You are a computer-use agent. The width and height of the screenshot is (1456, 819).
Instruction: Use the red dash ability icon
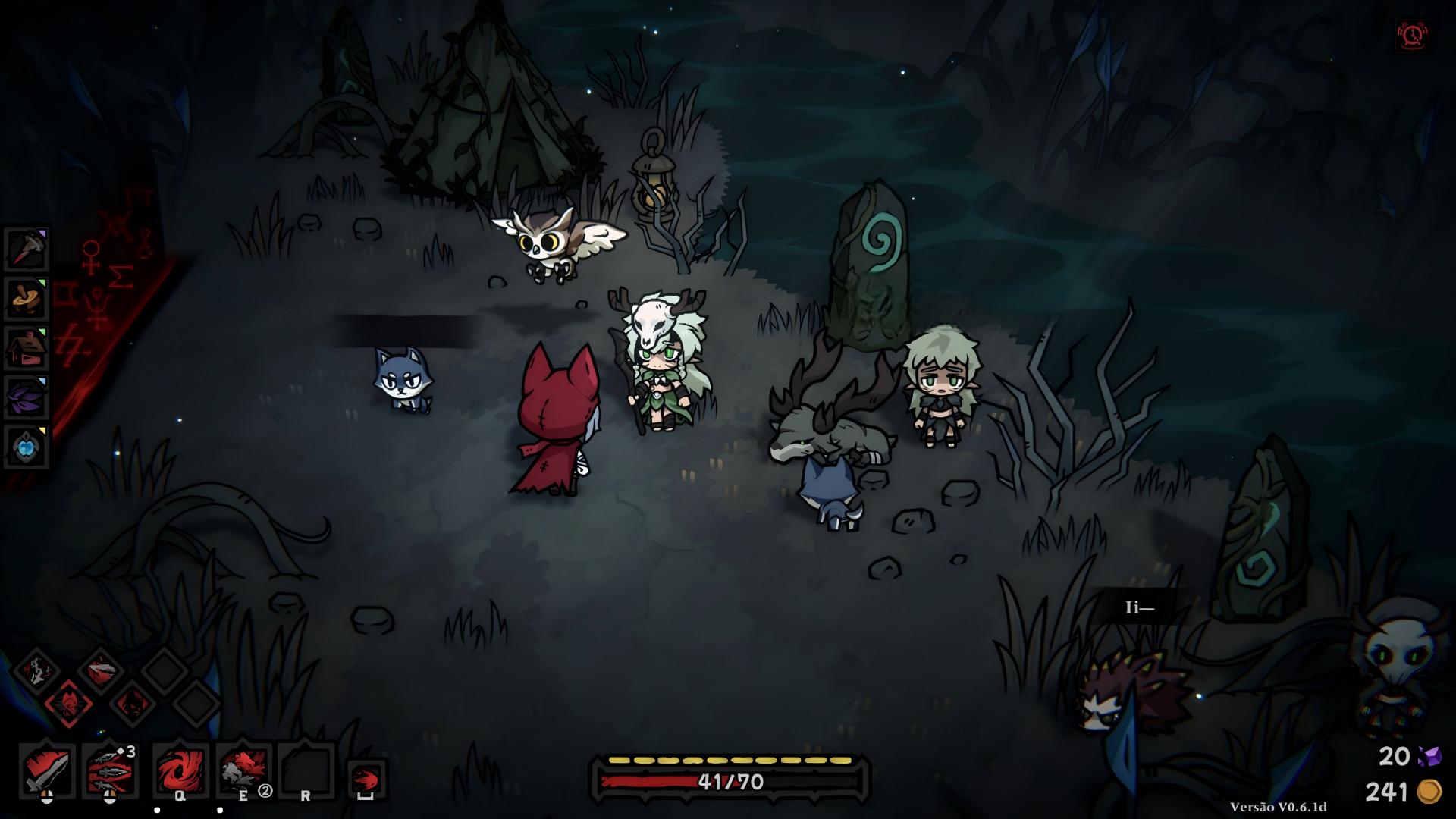click(x=366, y=778)
